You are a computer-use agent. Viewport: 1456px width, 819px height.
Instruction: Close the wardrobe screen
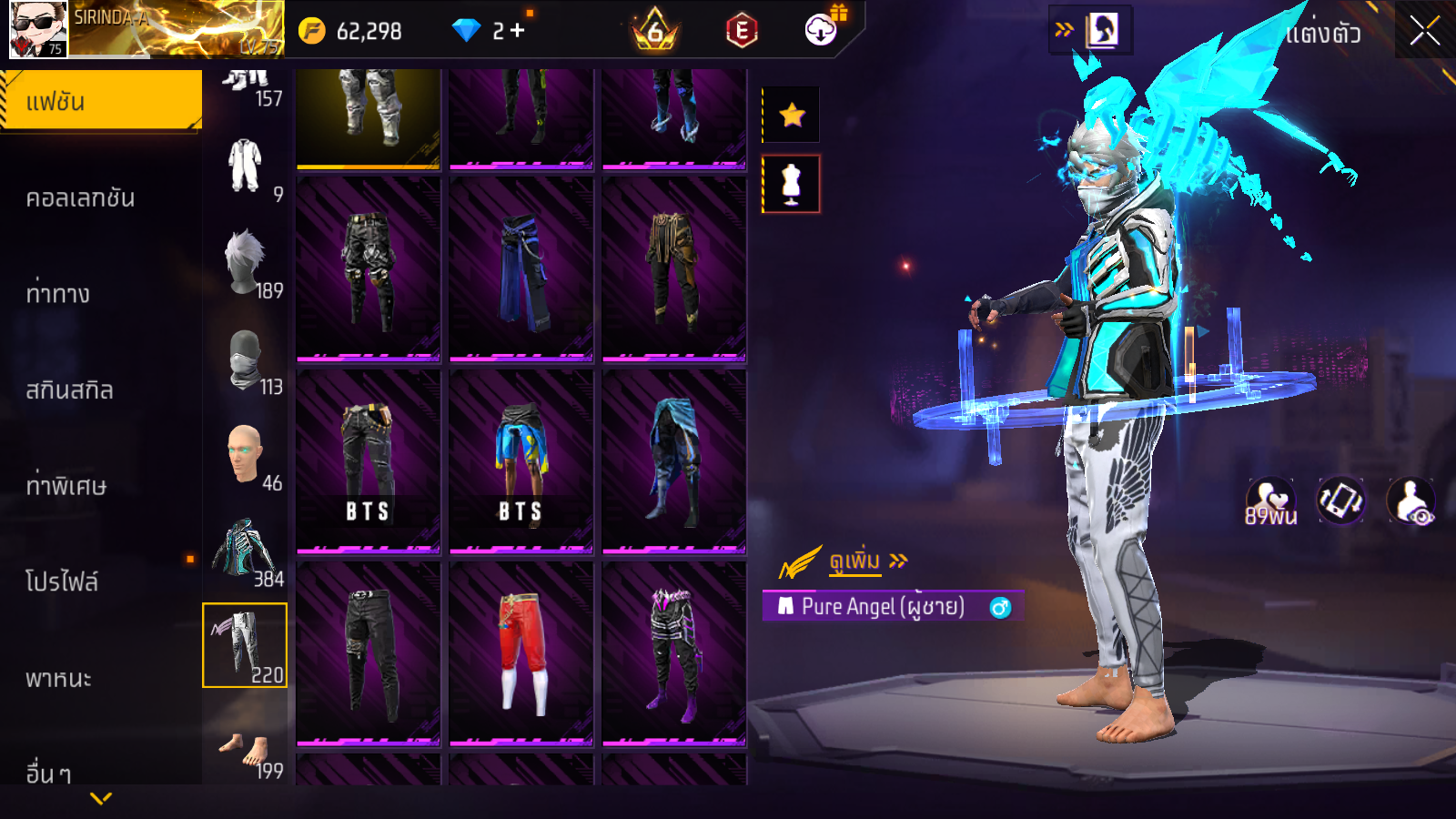point(1424,32)
